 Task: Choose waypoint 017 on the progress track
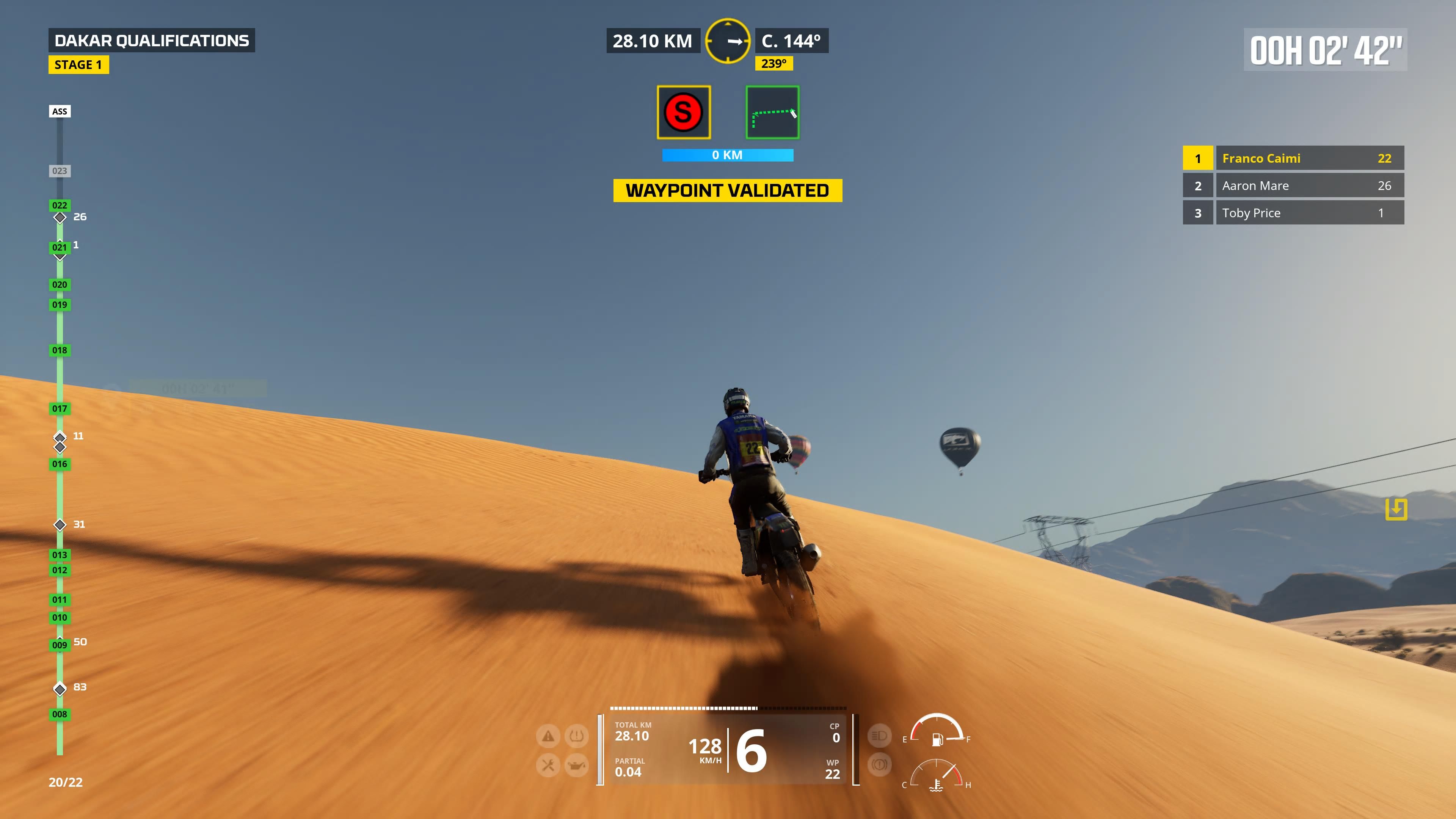coord(60,408)
